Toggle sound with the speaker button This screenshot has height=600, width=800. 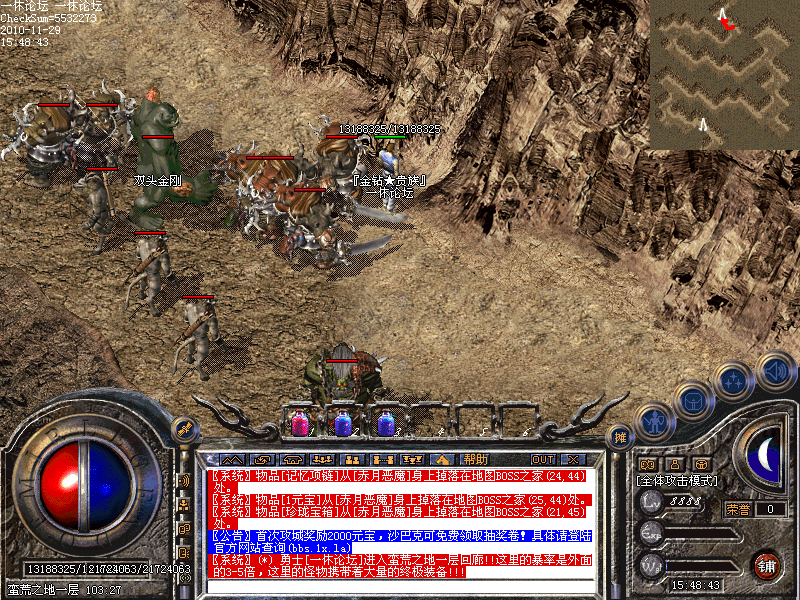(x=775, y=371)
